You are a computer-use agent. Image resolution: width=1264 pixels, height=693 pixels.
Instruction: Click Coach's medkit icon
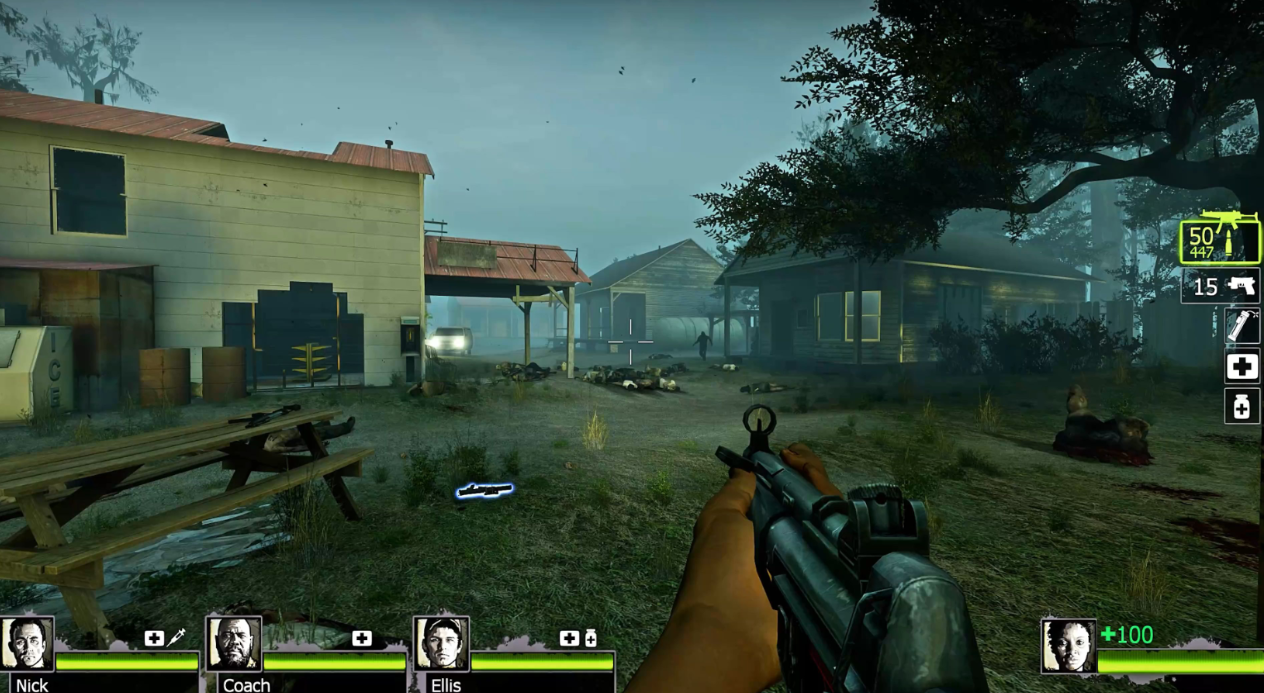point(362,638)
